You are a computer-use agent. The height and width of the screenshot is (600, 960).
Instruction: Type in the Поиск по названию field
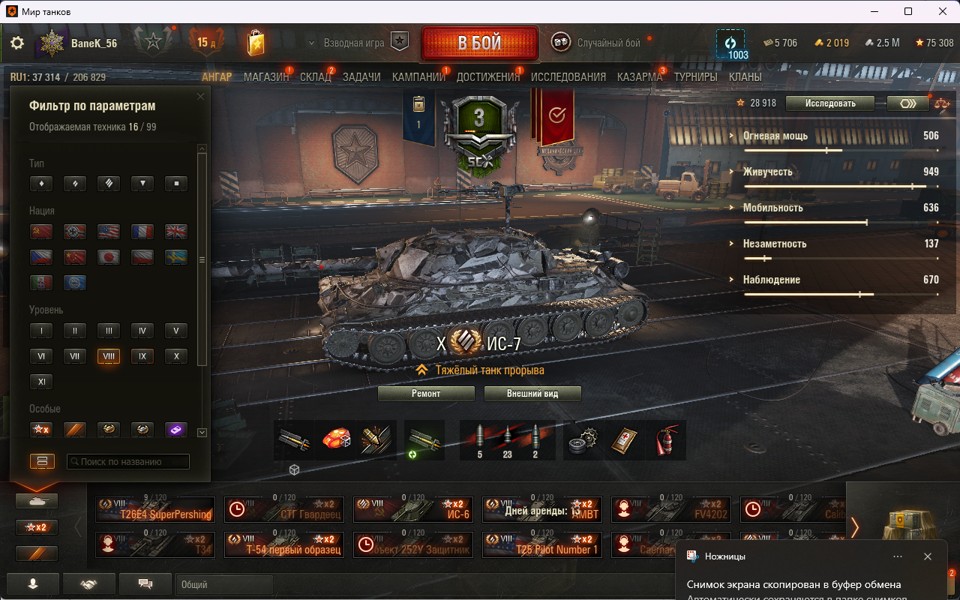click(x=129, y=462)
